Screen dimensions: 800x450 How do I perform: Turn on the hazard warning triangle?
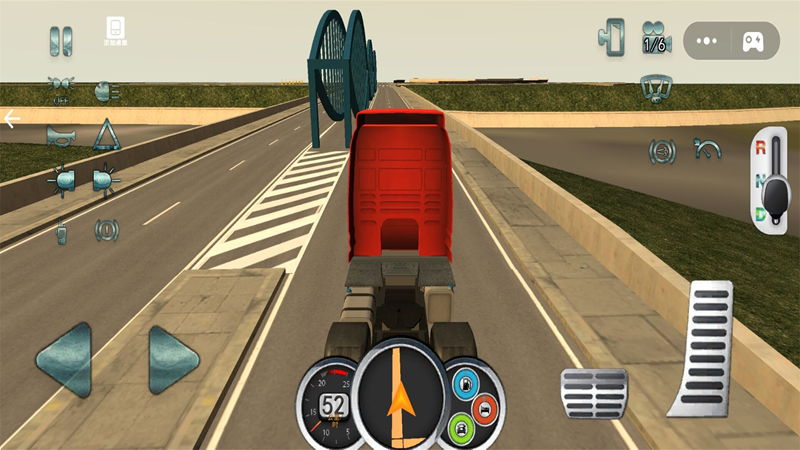(106, 134)
